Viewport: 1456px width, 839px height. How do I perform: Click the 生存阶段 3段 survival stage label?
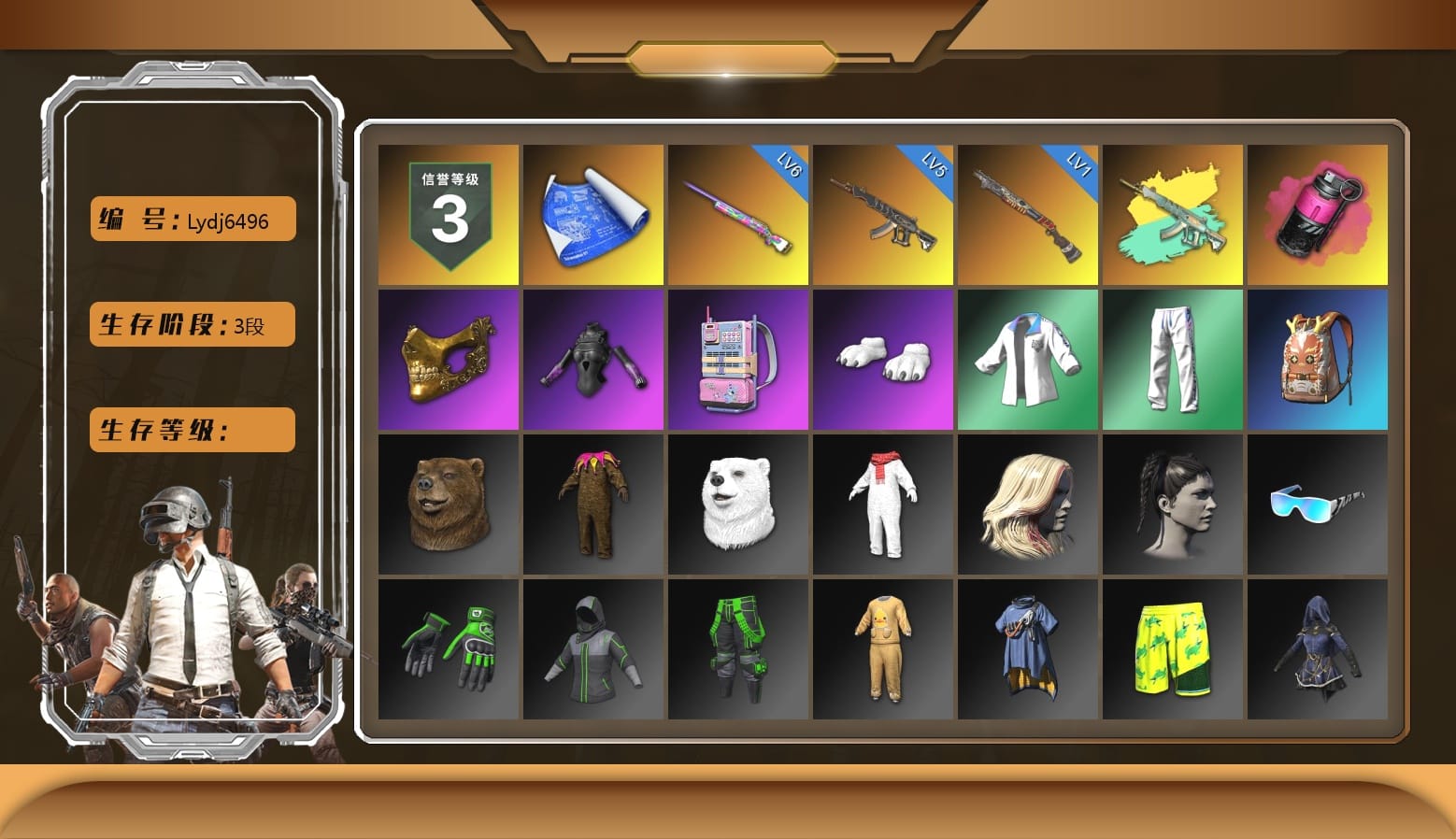pyautogui.click(x=191, y=324)
